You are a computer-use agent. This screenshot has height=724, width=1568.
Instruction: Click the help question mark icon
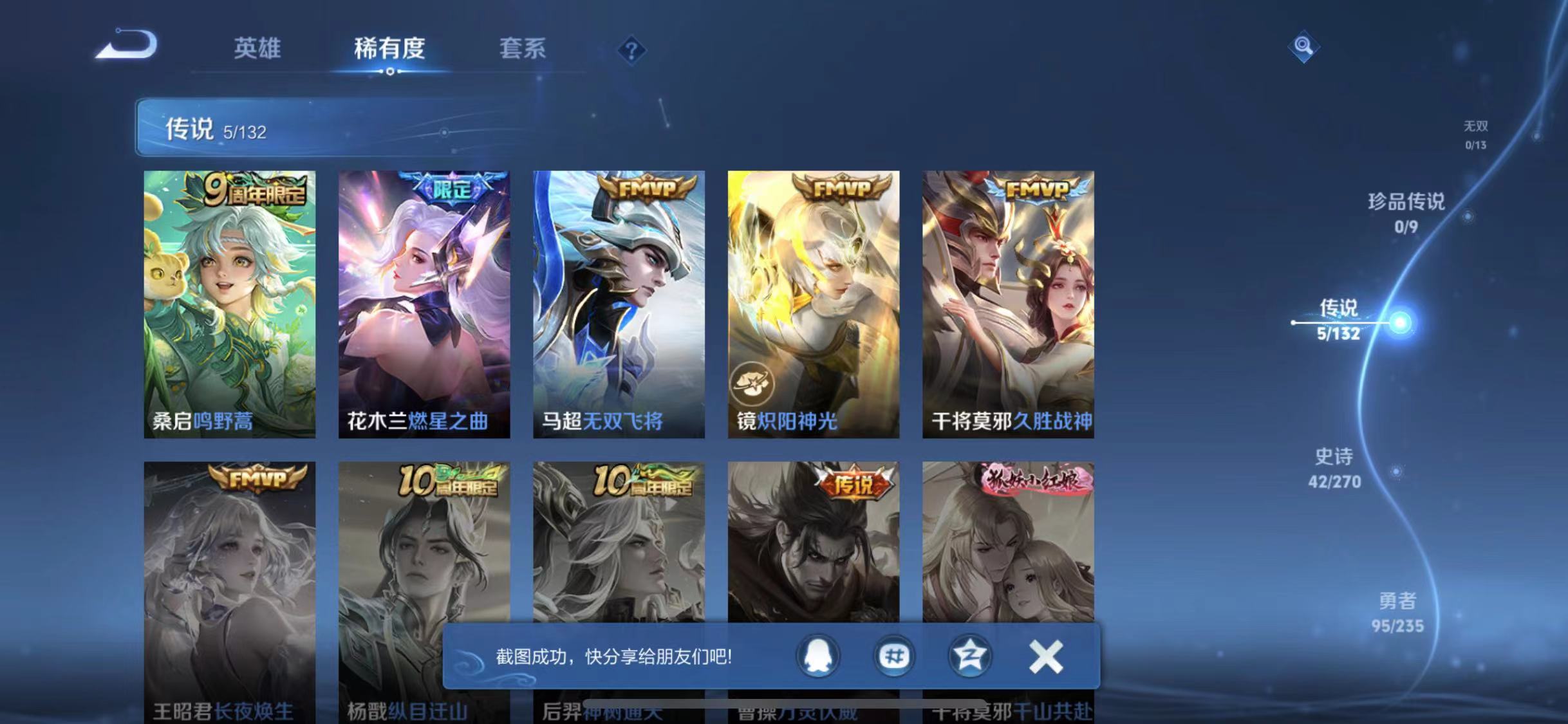633,50
